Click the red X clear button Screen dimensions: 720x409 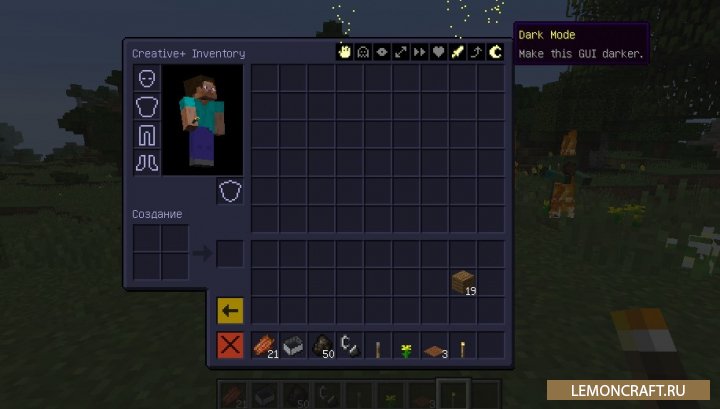(x=230, y=346)
